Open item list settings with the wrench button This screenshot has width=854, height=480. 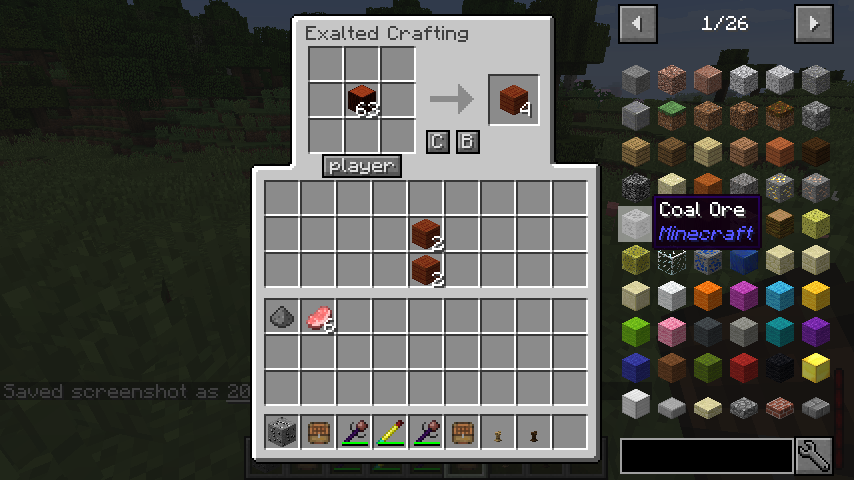coord(814,456)
